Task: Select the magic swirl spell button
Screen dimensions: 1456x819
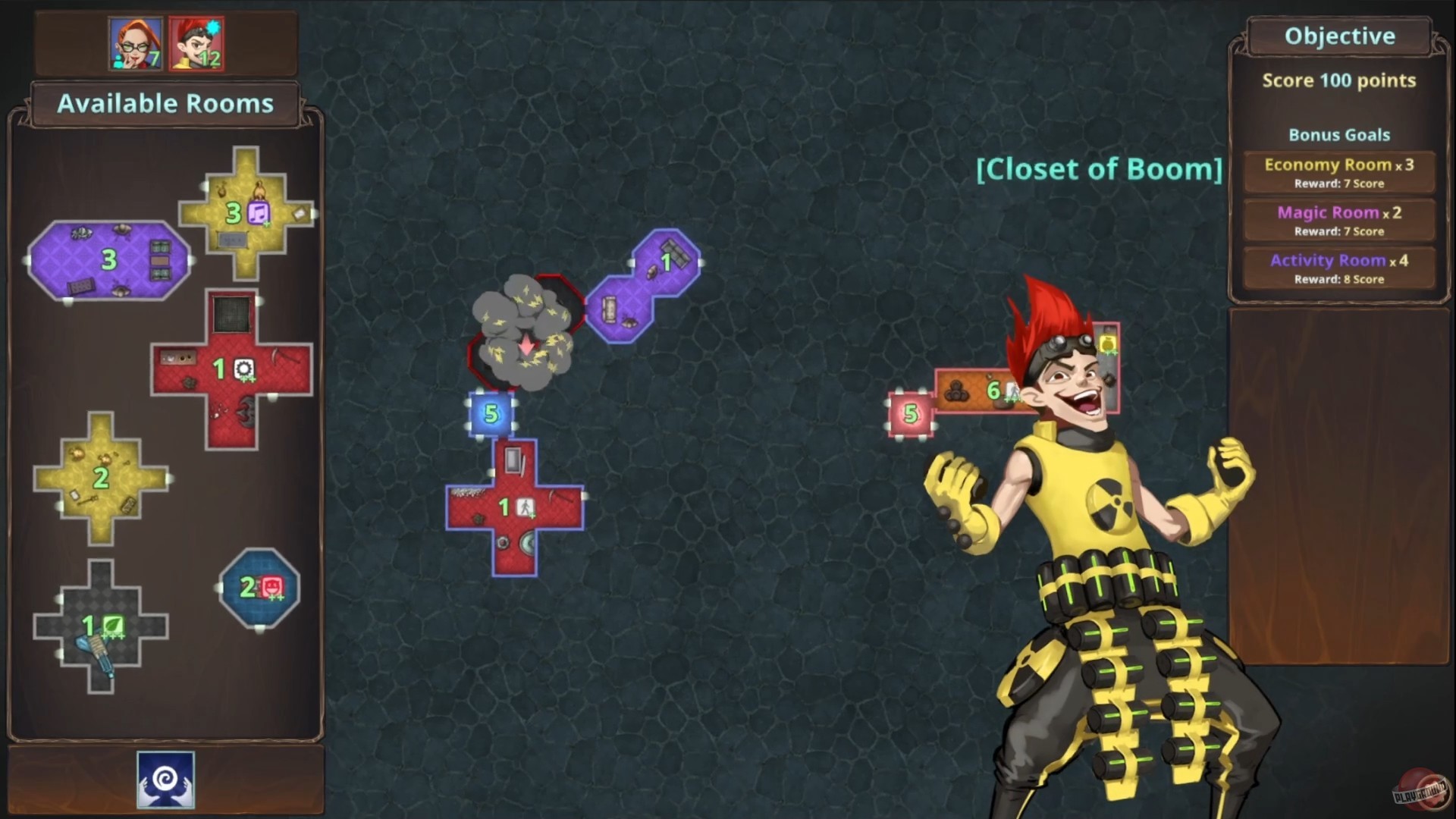Action: pyautogui.click(x=165, y=780)
